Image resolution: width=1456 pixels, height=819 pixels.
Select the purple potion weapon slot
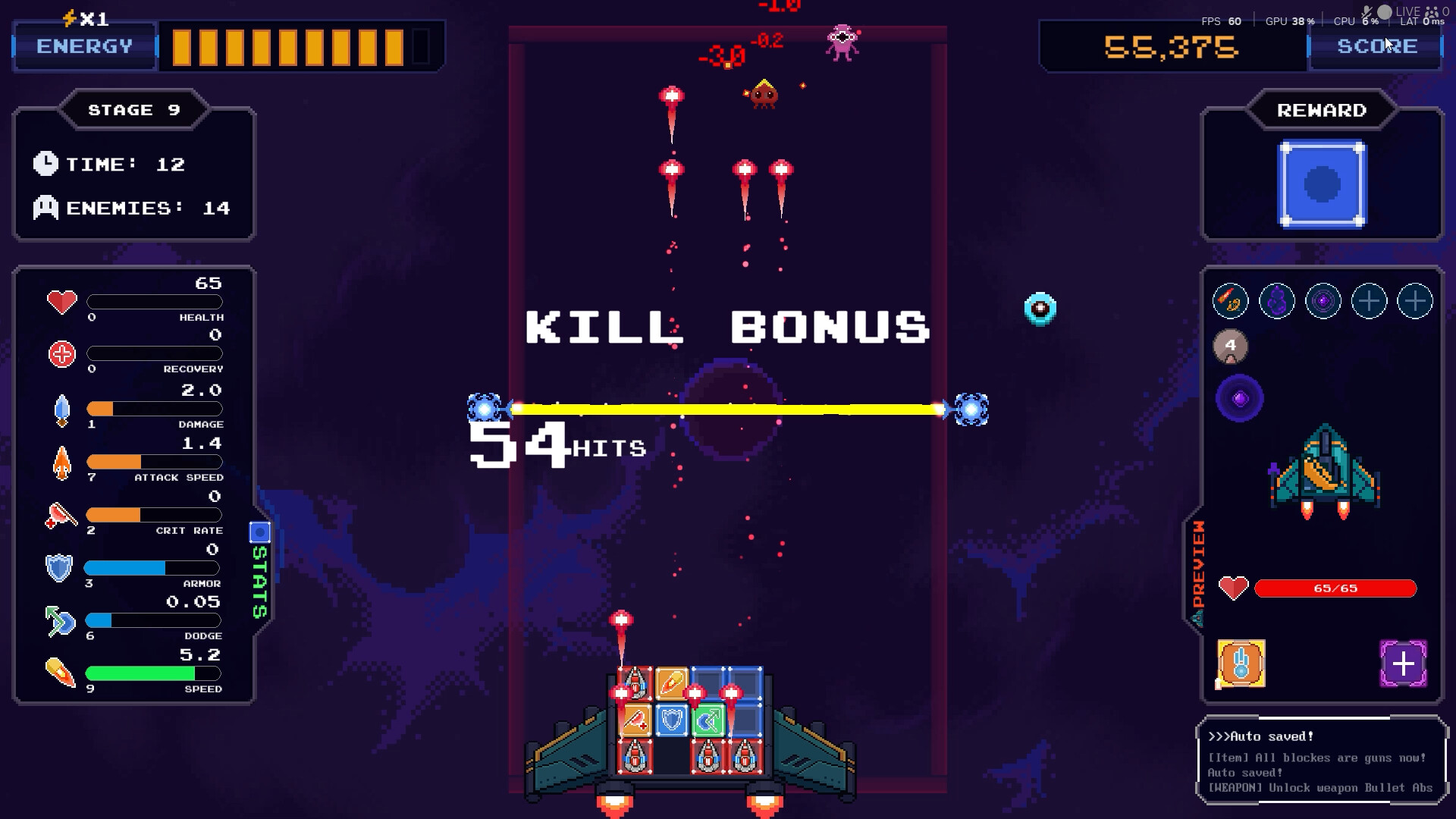pos(1276,300)
